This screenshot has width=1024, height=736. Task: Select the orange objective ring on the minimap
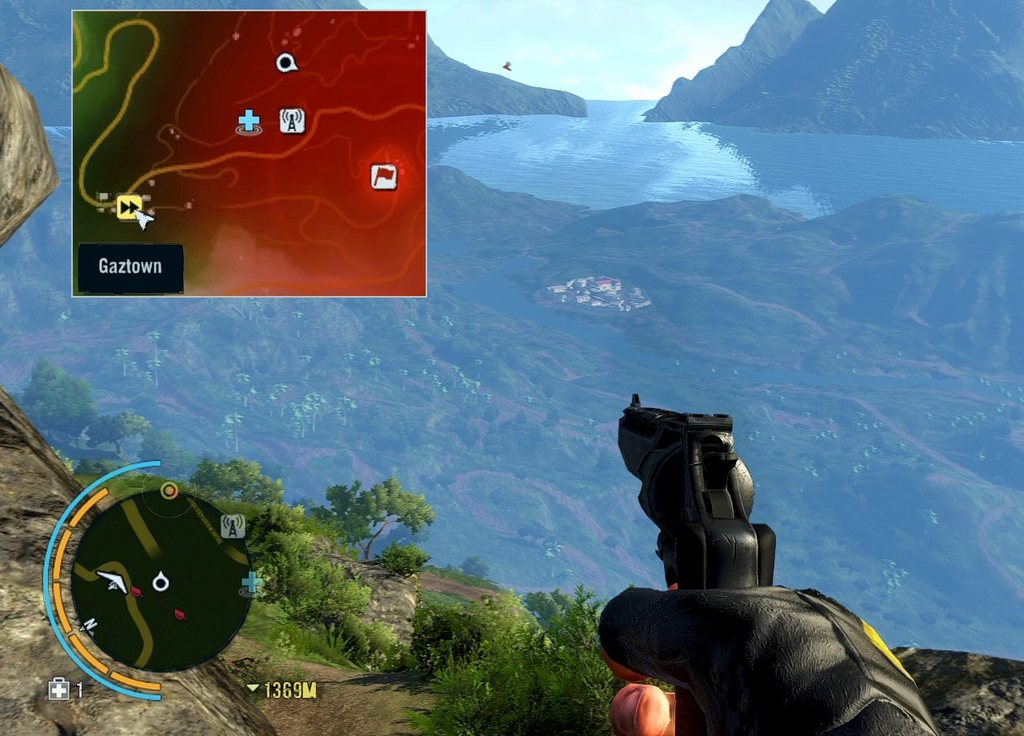170,490
